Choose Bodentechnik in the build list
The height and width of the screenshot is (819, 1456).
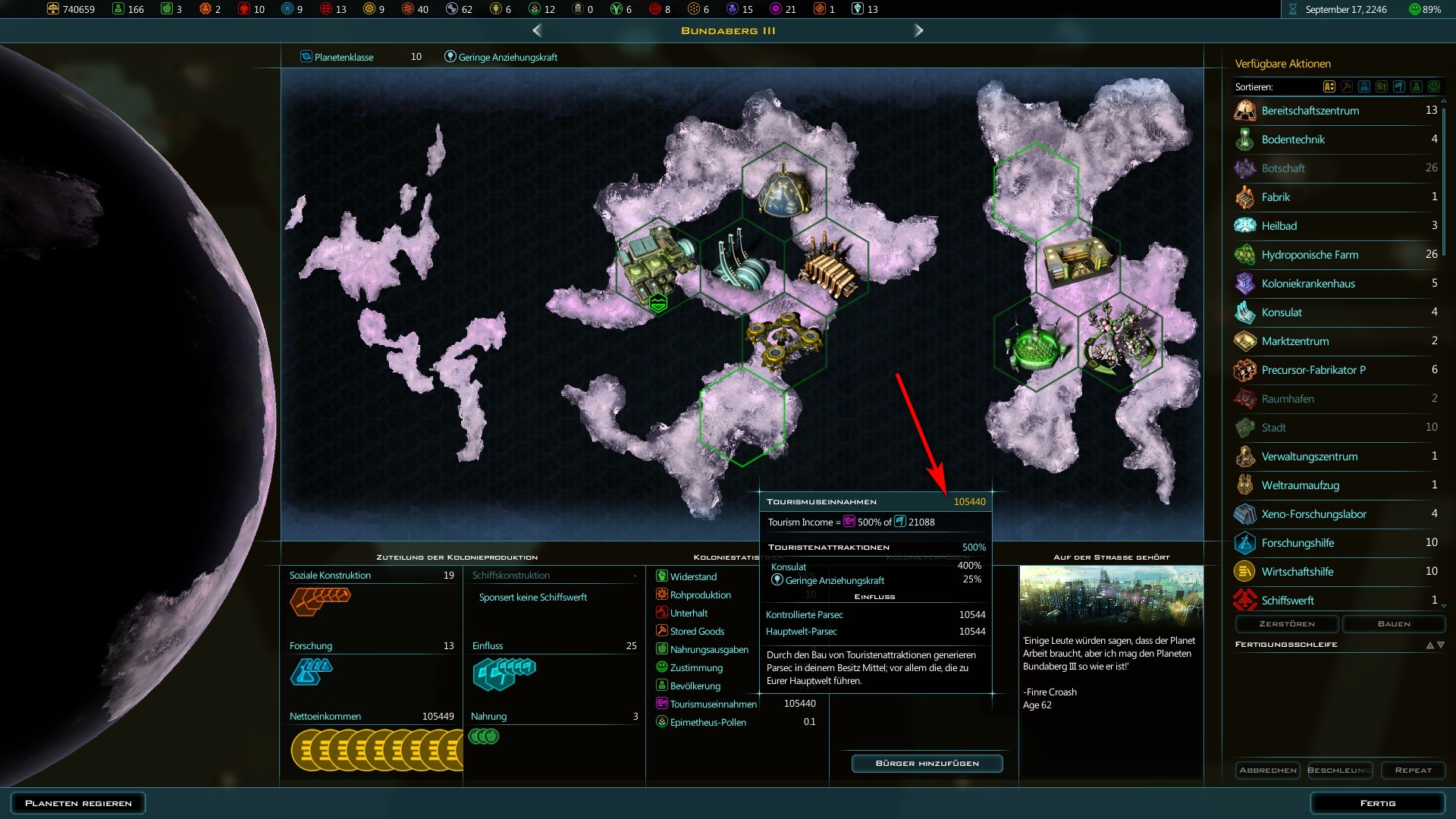pos(1293,140)
